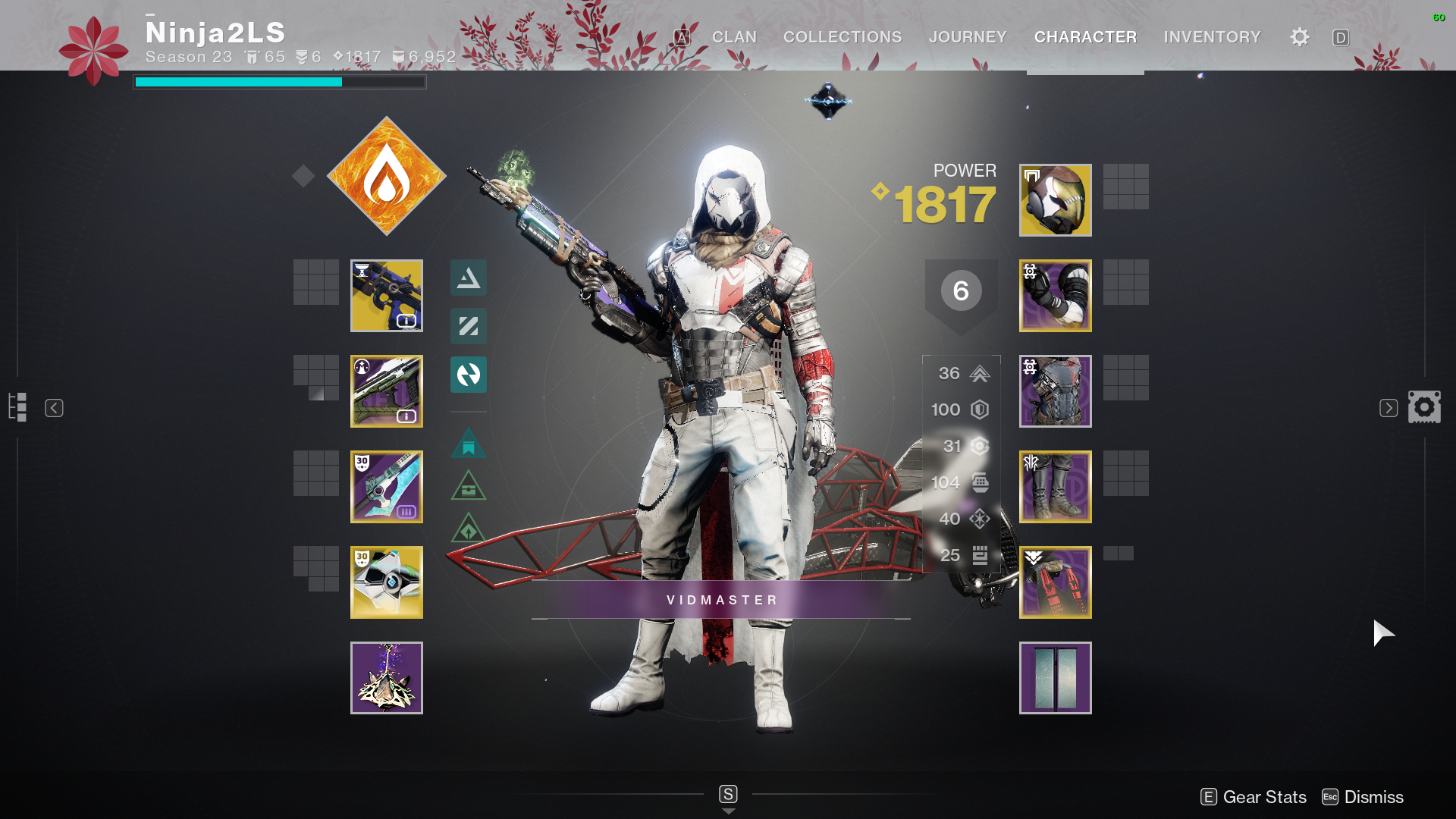Toggle the melee ability icon
Viewport: 1456px width, 819px height.
point(468,327)
